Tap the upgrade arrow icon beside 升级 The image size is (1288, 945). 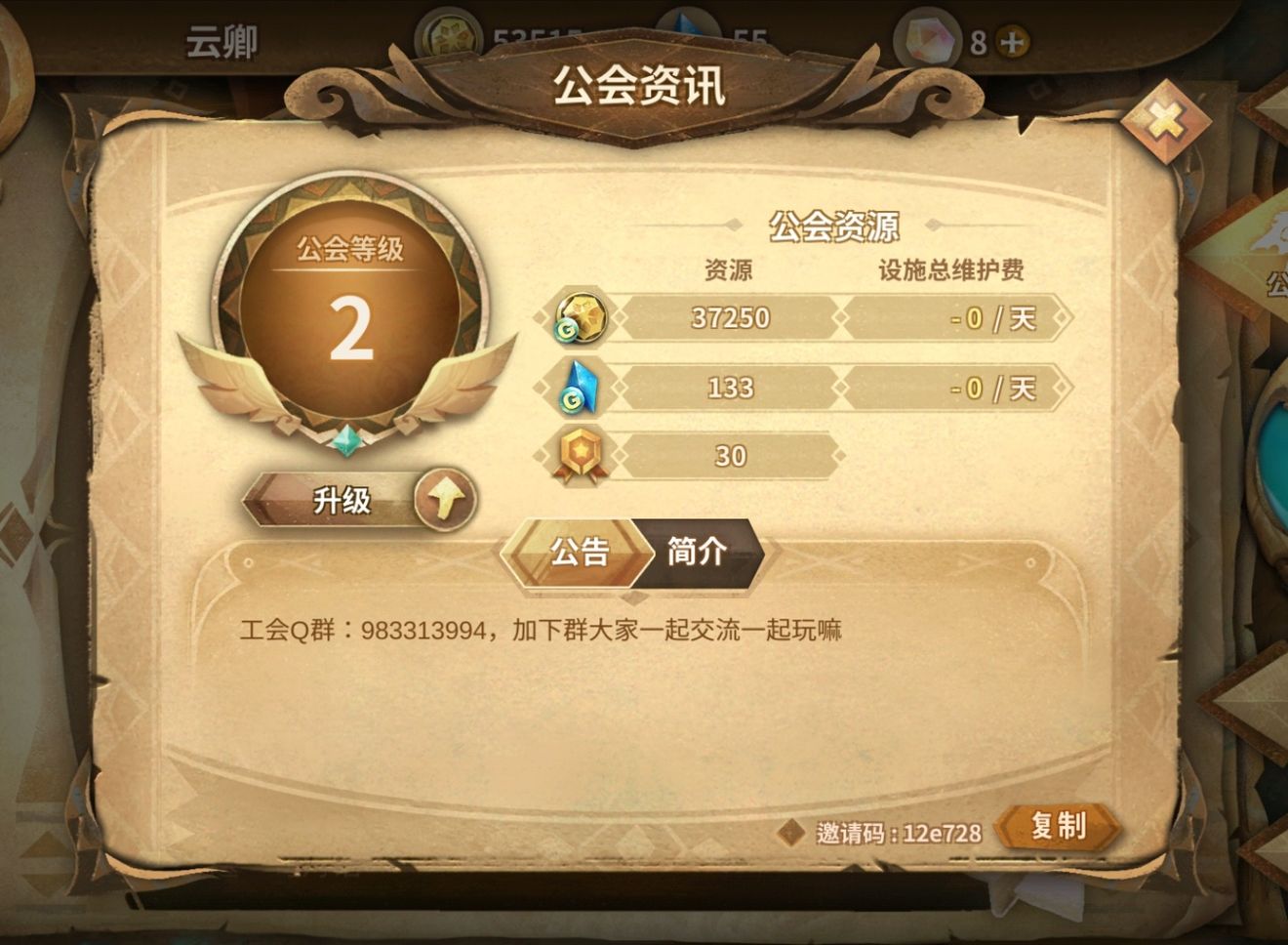(x=445, y=500)
